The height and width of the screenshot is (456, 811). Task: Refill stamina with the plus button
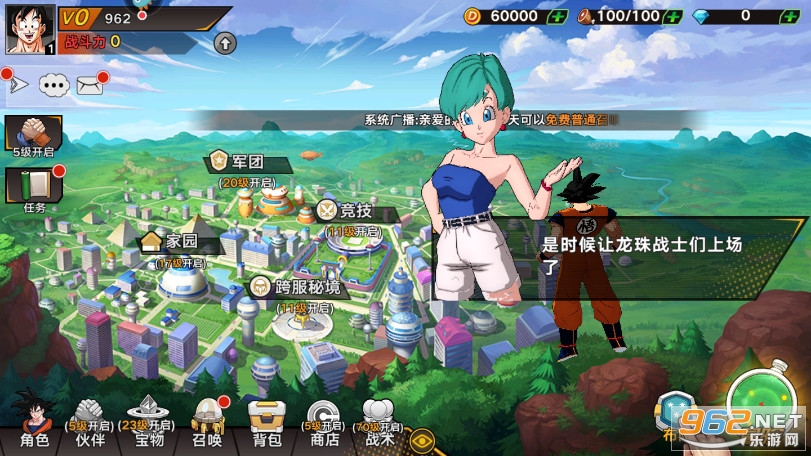(x=674, y=16)
